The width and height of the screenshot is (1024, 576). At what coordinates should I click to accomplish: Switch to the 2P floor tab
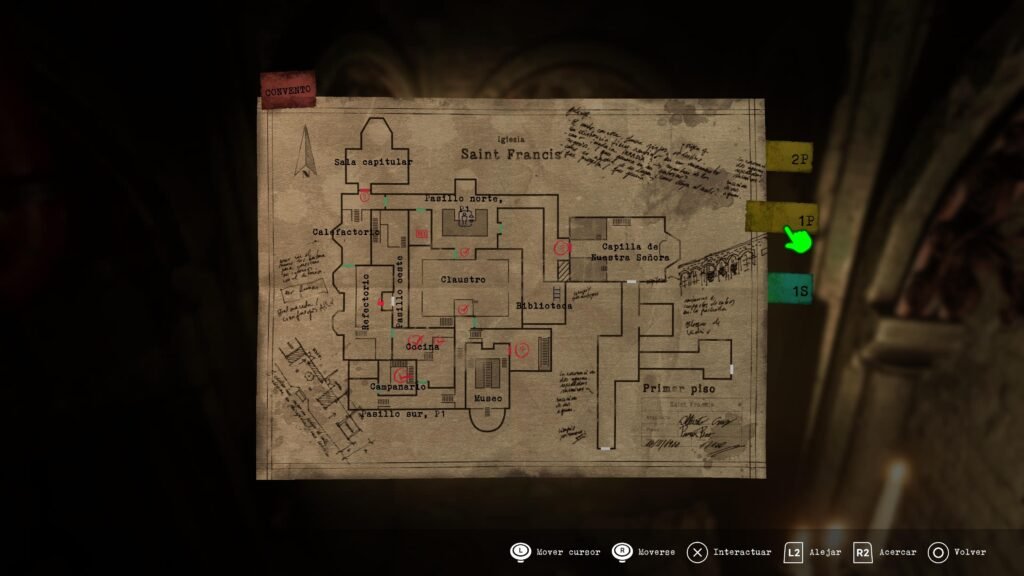[791, 157]
